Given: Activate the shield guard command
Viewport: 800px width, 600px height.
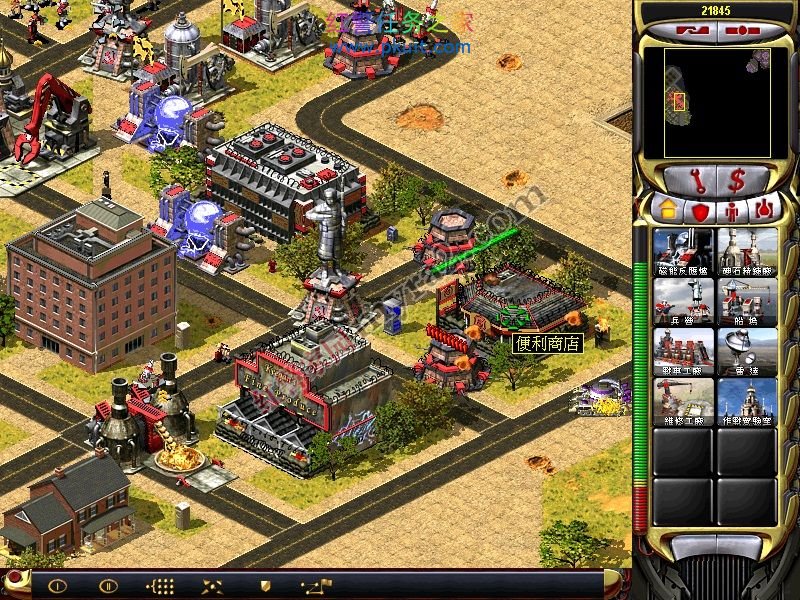Looking at the screenshot, I should 264,585.
